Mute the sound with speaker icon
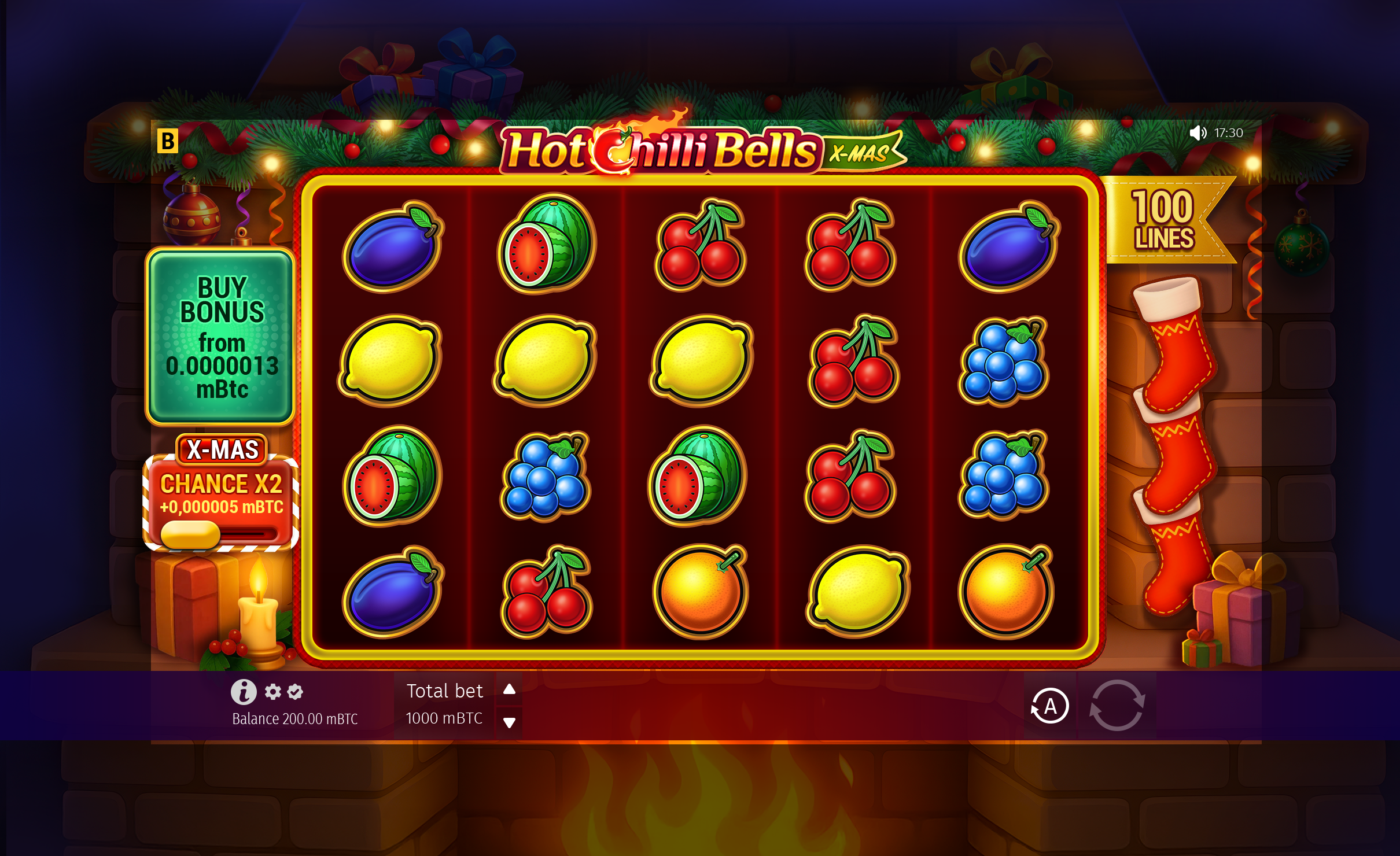 [1198, 133]
